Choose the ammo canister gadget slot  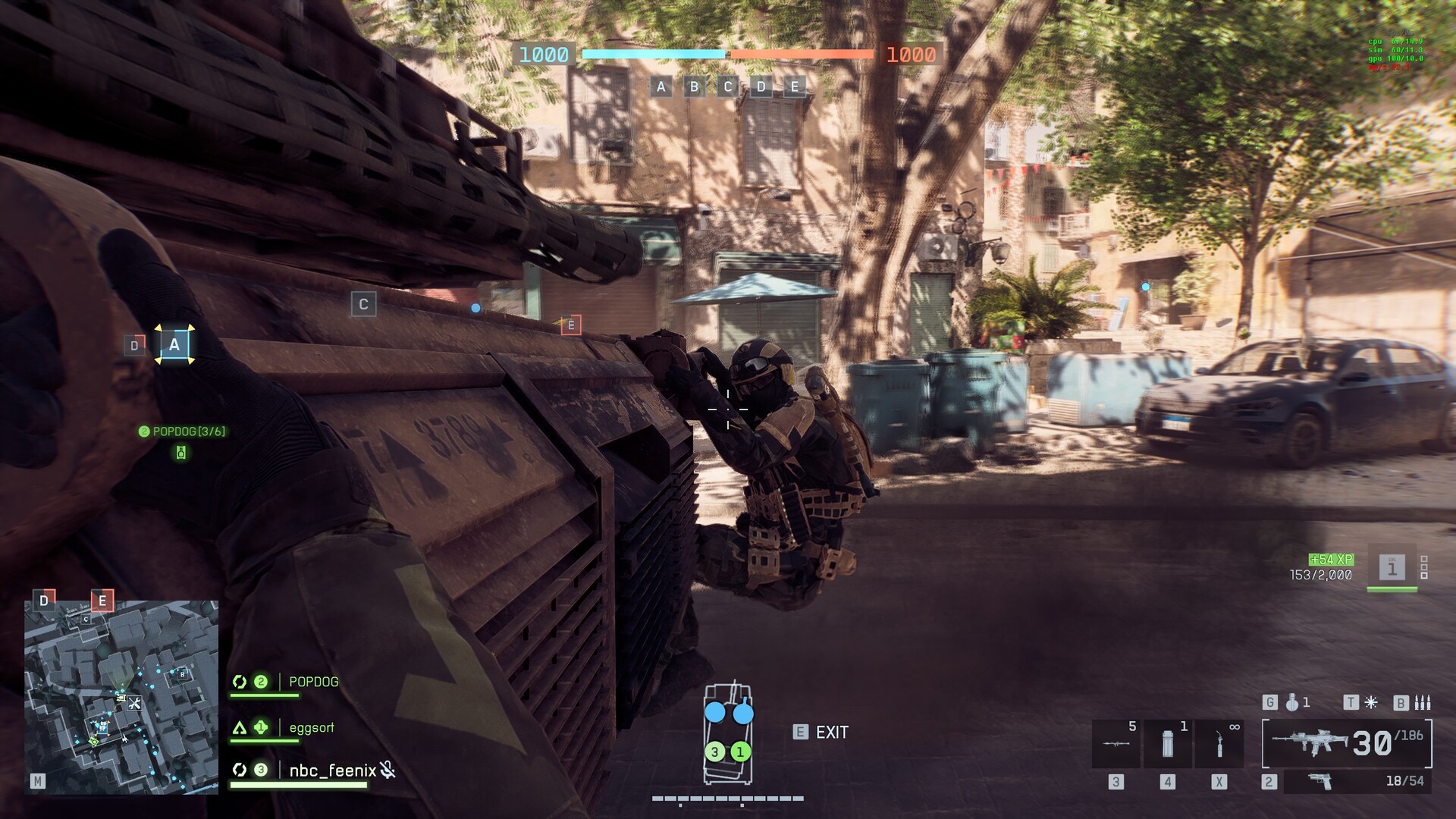point(1168,743)
